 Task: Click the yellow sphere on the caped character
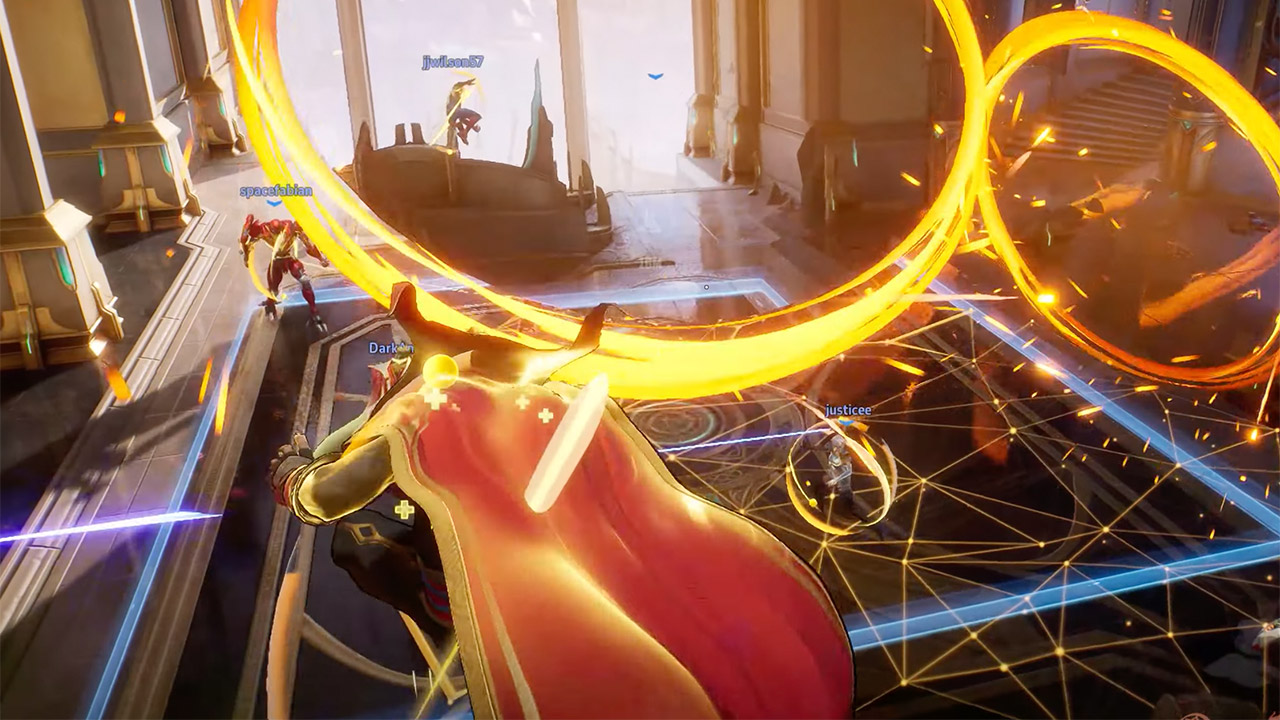(x=441, y=371)
